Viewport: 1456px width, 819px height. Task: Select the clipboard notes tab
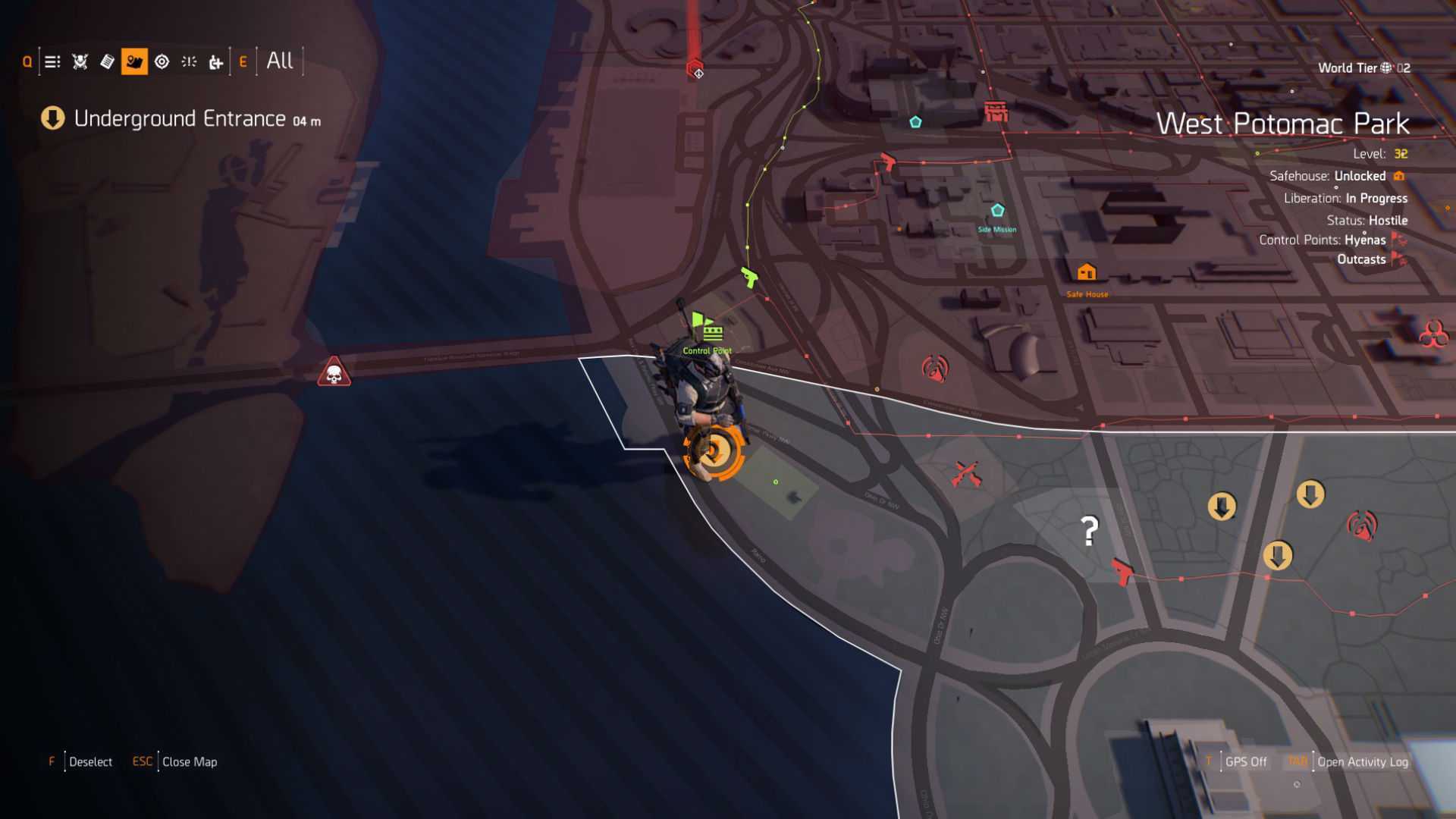[107, 62]
